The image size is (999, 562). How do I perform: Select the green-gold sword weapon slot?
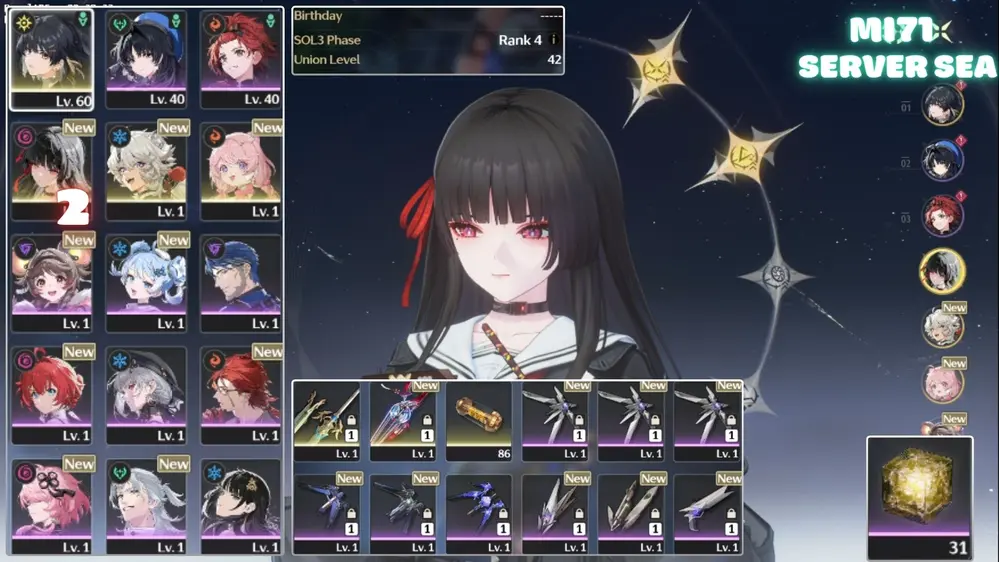click(327, 420)
